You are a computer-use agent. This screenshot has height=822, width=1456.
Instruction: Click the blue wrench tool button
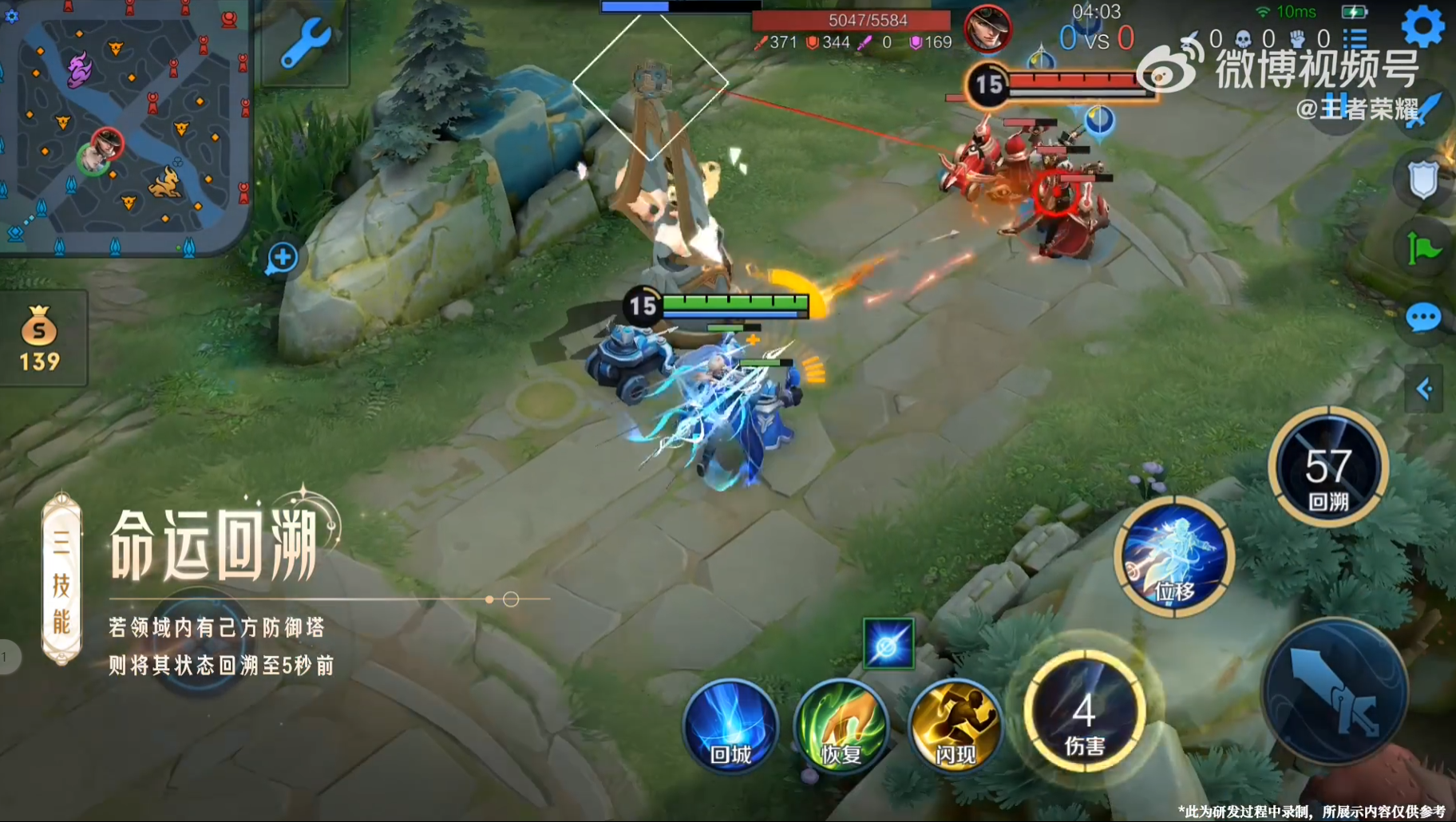305,44
